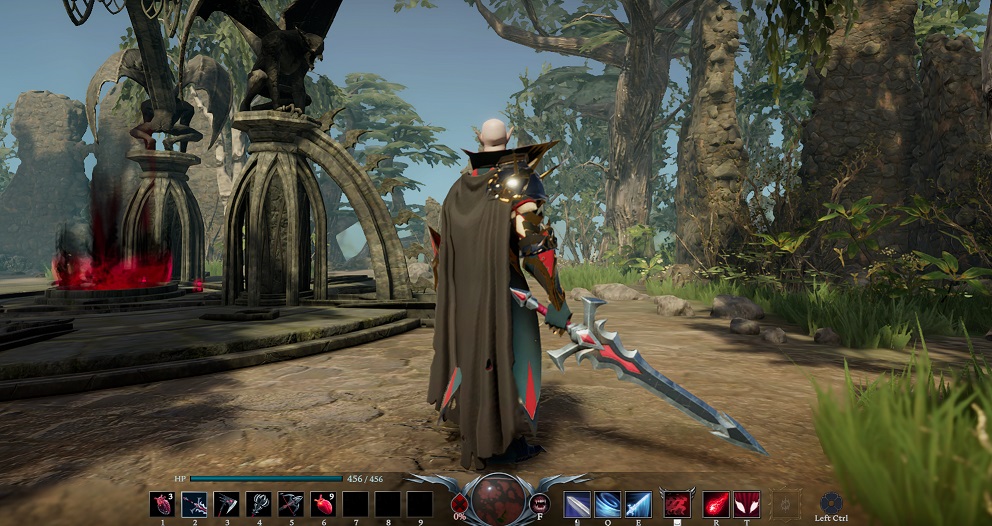Equip the crossbow in slot 5
The width and height of the screenshot is (992, 526).
pyautogui.click(x=291, y=504)
